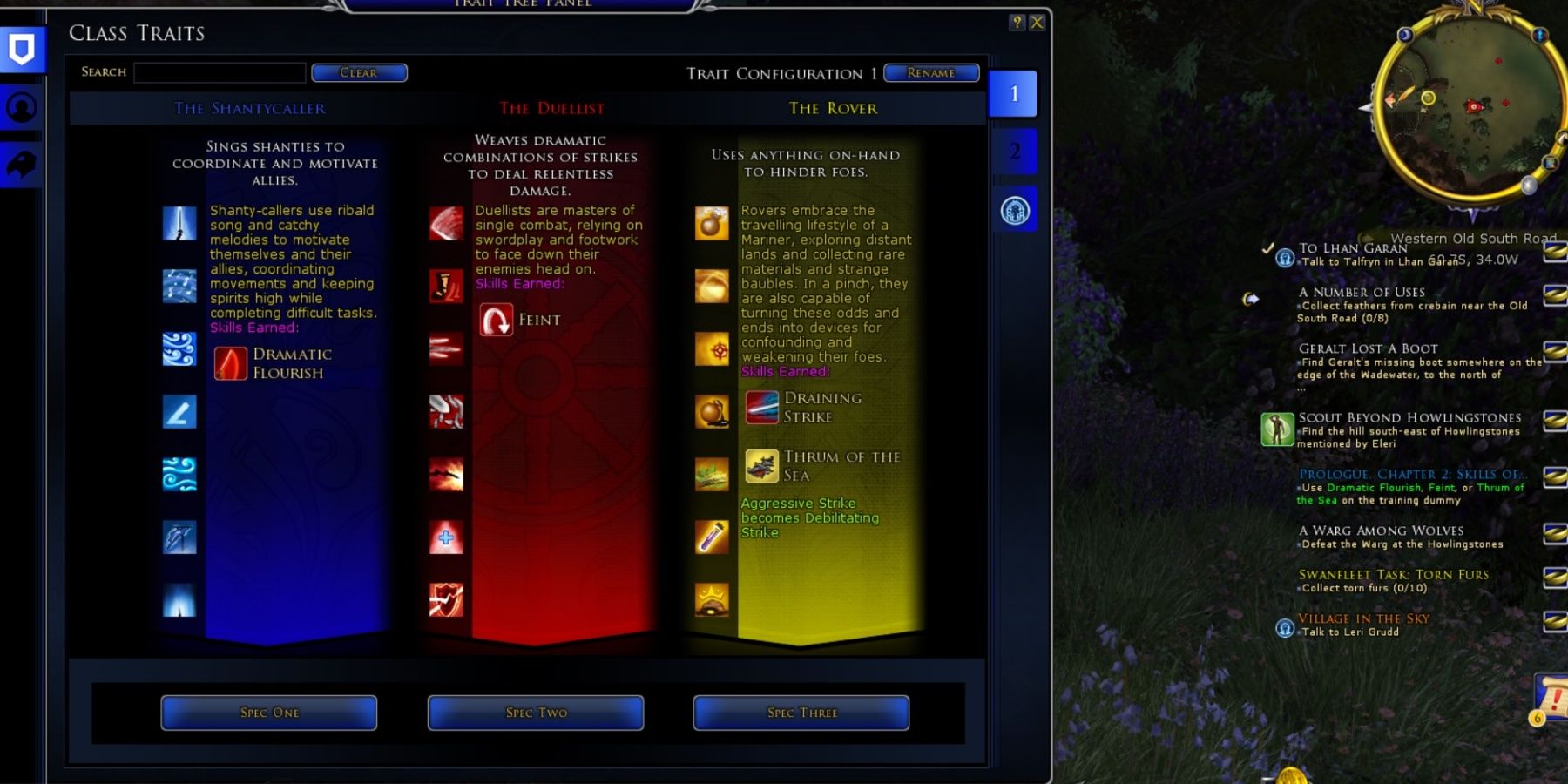Viewport: 1568px width, 784px height.
Task: Click inside the Search input field
Action: (x=220, y=73)
